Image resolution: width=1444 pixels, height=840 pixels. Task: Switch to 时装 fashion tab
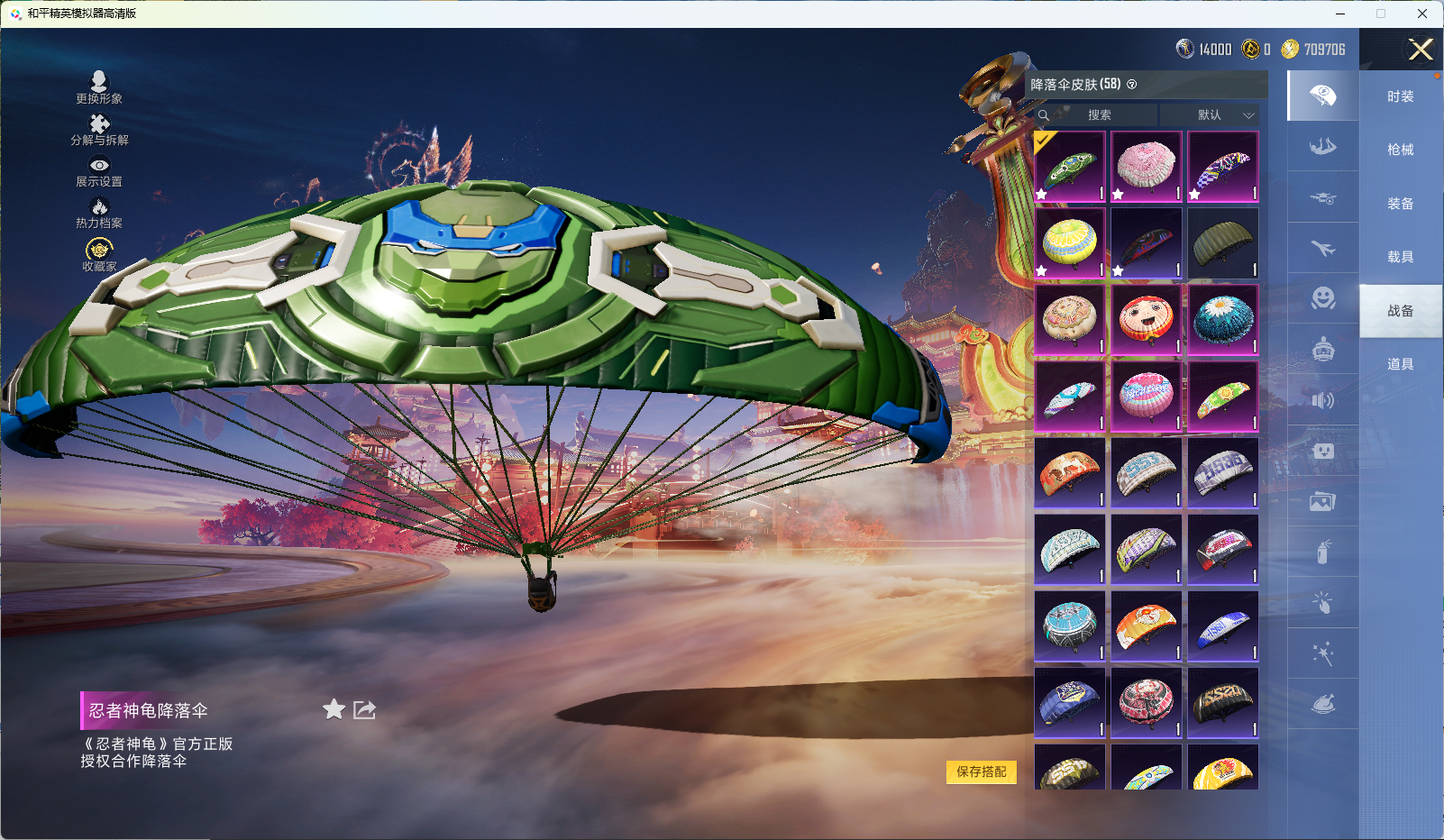[x=1400, y=96]
